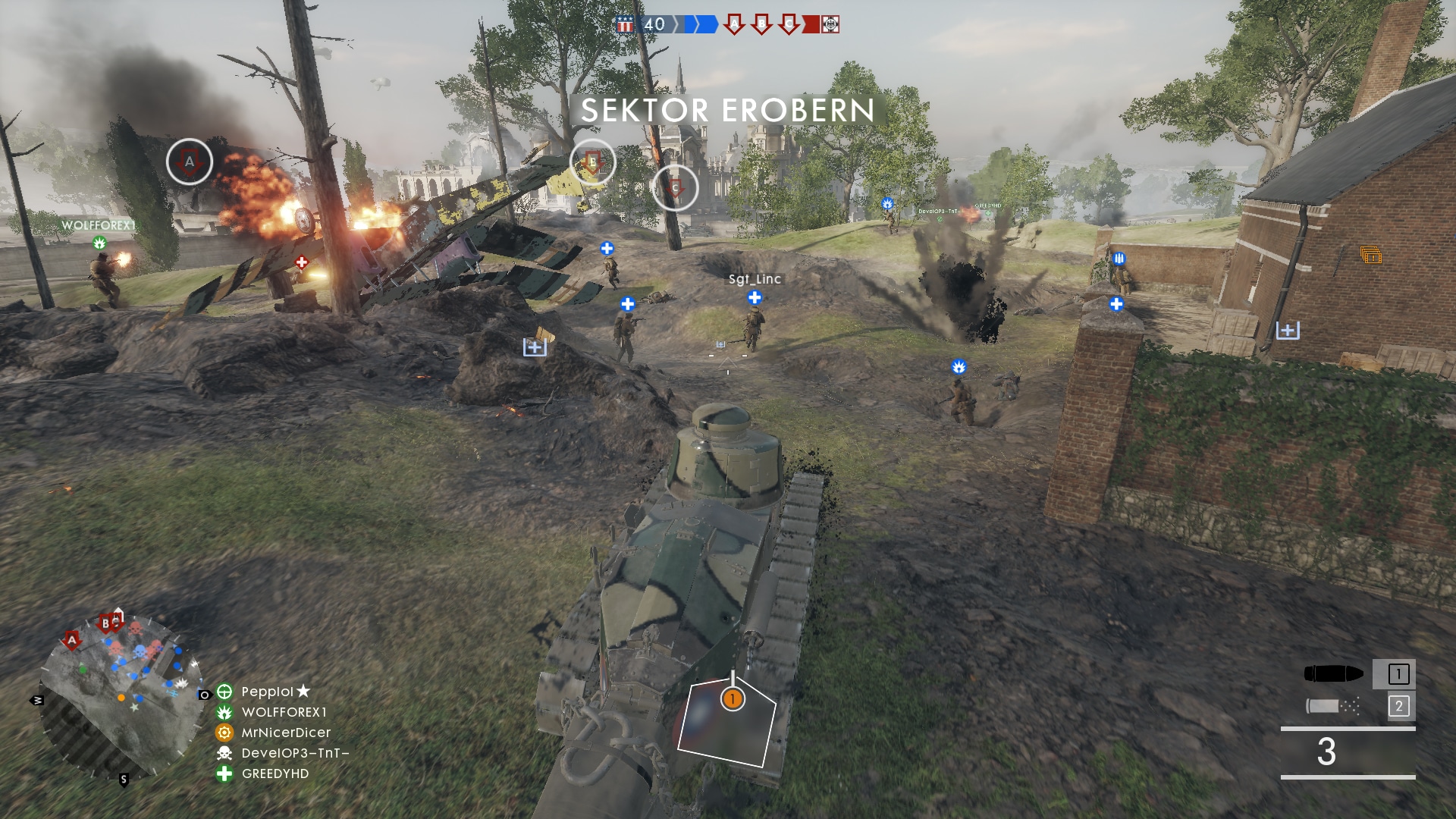Choose WOLFFOREX1 in the squad list
Viewport: 1456px width, 819px height.
[284, 712]
